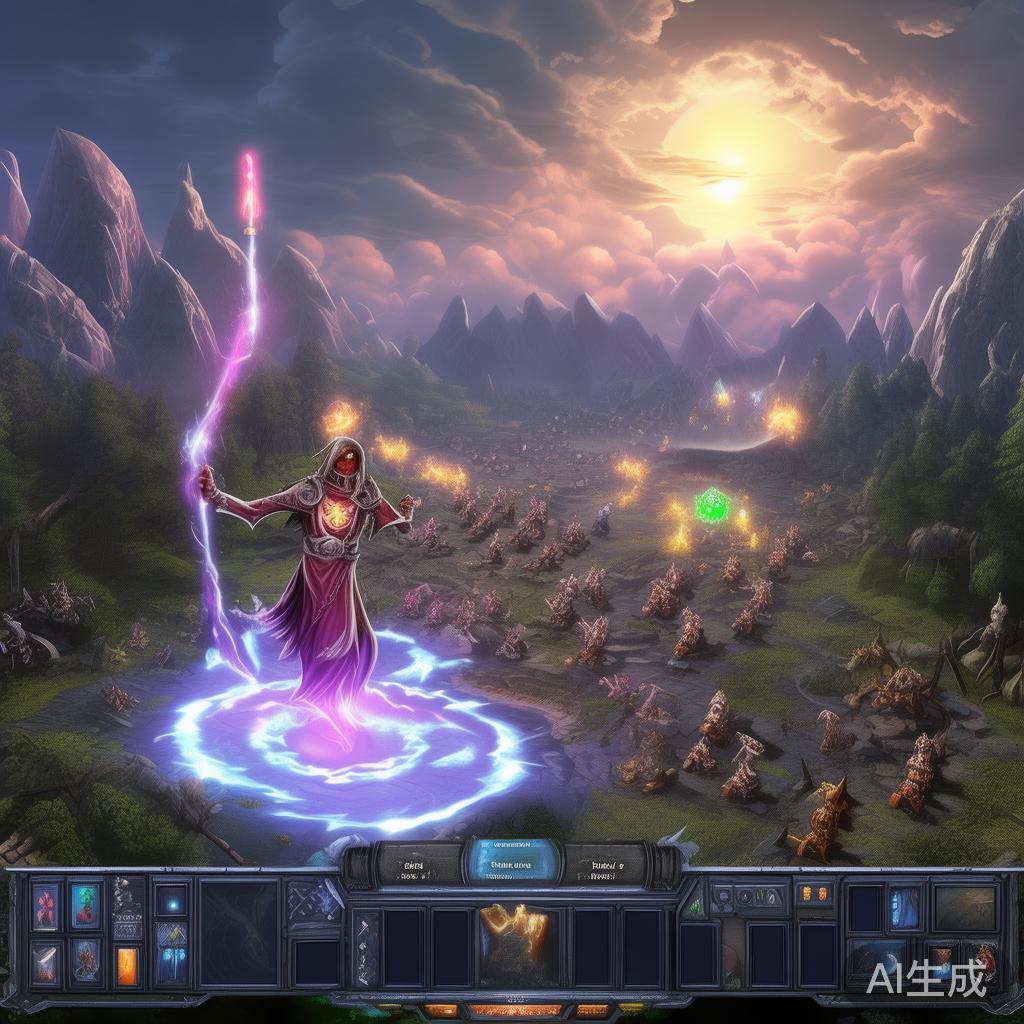Click the large dark minimap panel

239,933
